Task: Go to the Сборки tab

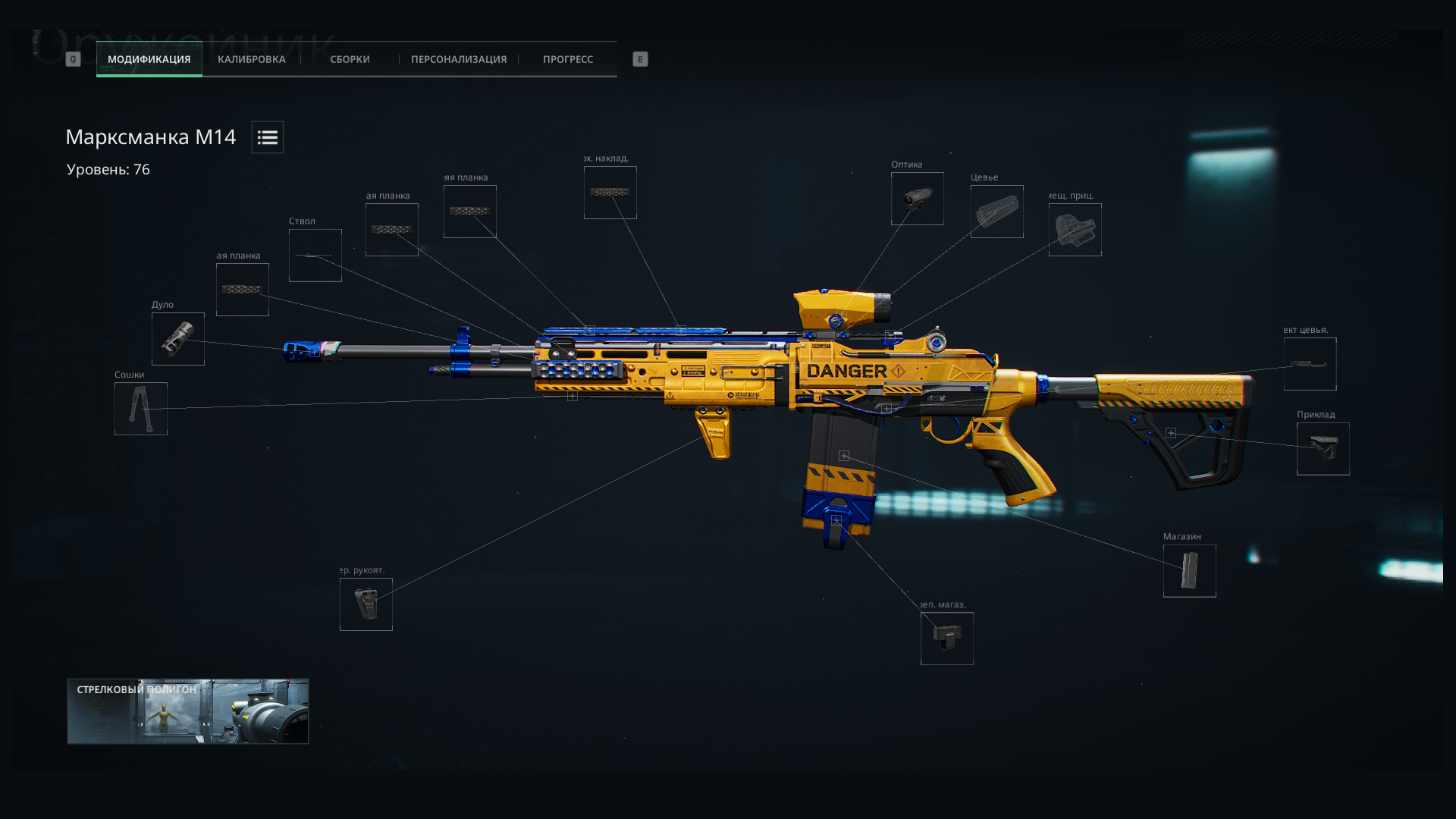Action: coord(350,59)
